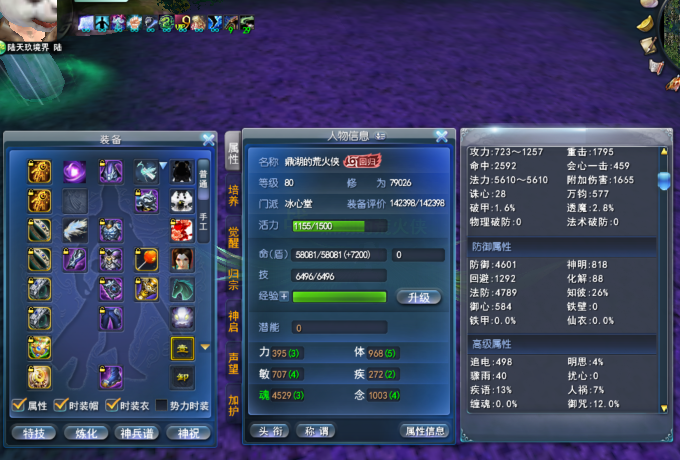Screen dimensions: 680x460
Task: Toggle the 属性 checkbox in equipment panel
Action: (17, 405)
